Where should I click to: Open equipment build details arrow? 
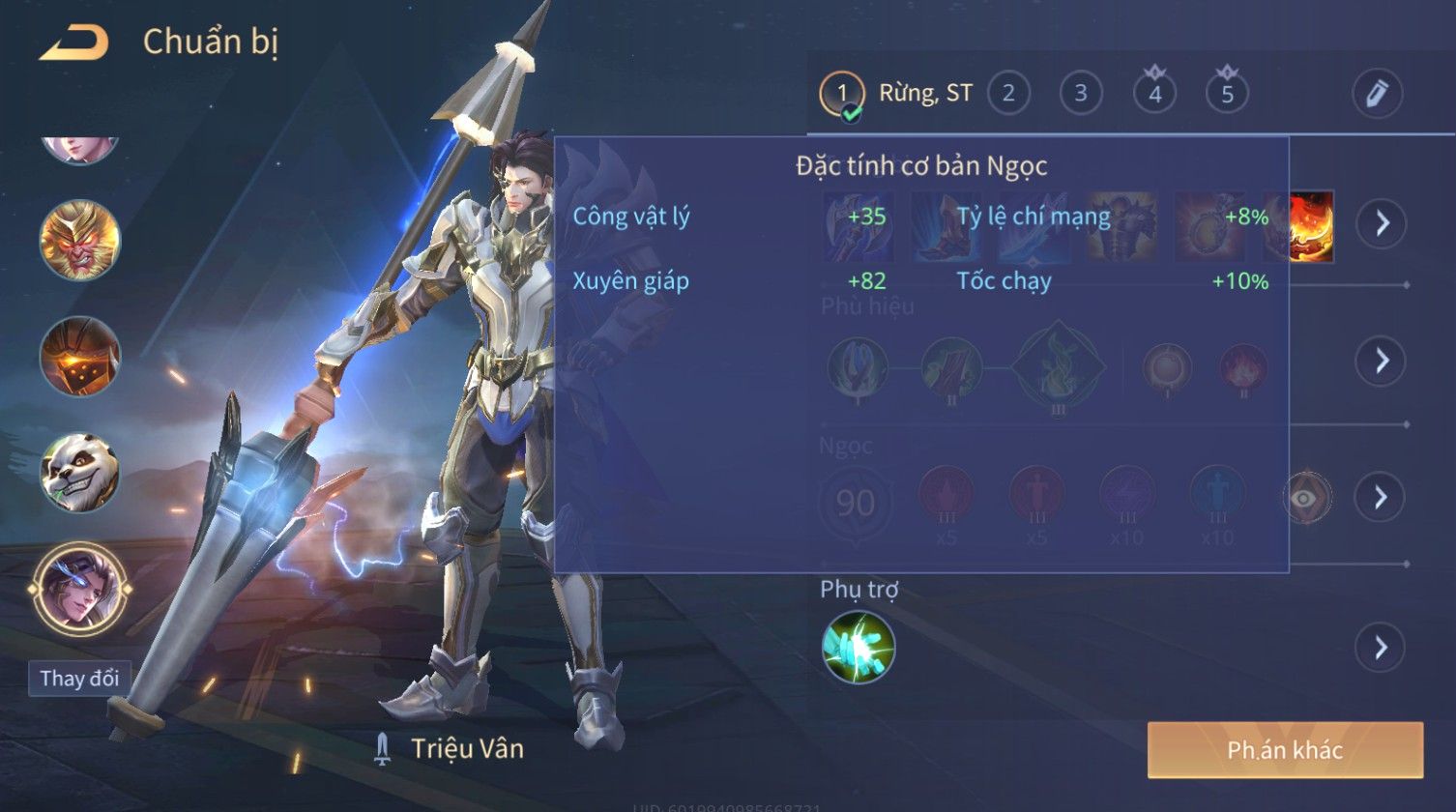pyautogui.click(x=1381, y=224)
